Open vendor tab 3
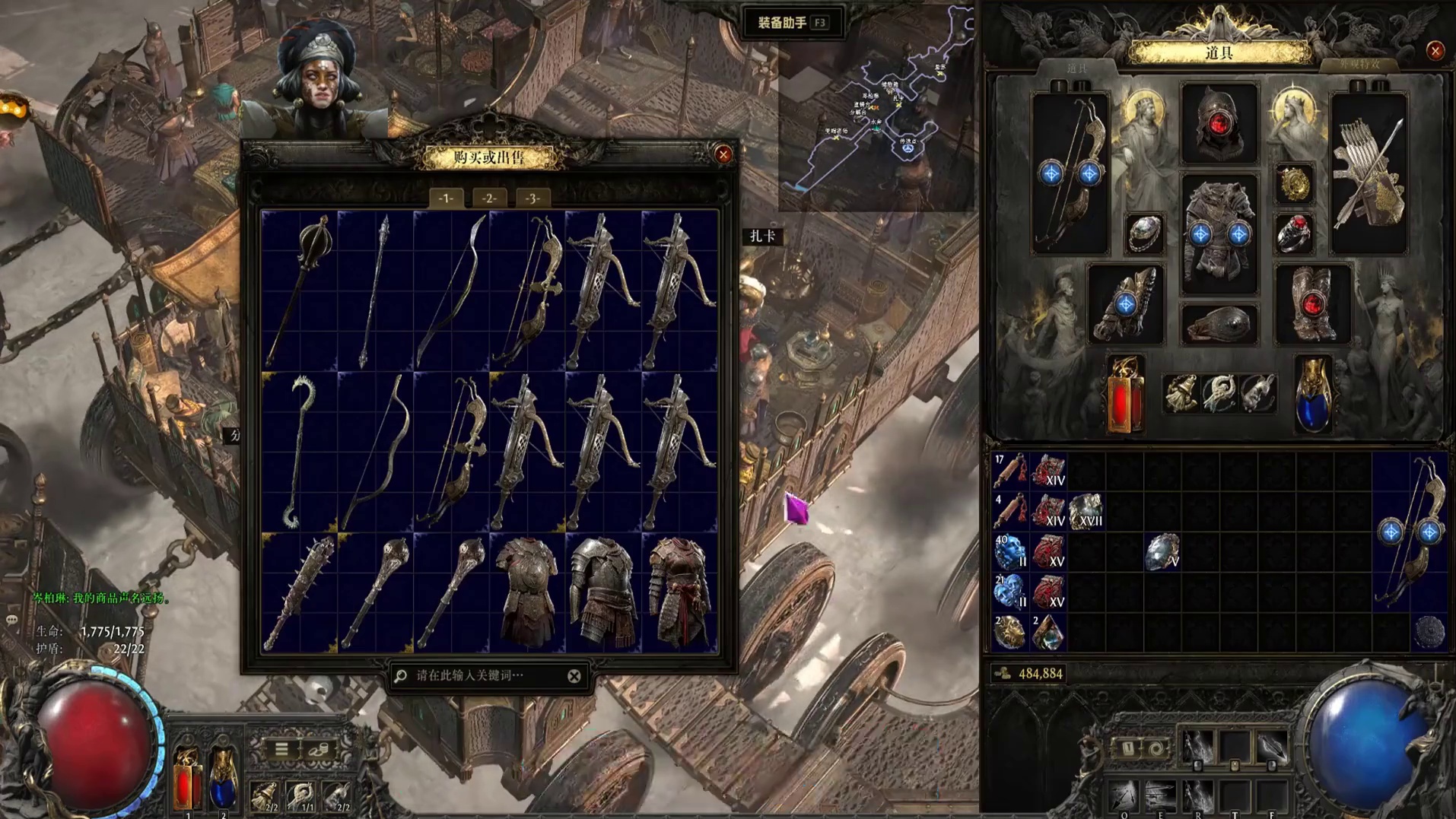Viewport: 1456px width, 819px height. [532, 198]
